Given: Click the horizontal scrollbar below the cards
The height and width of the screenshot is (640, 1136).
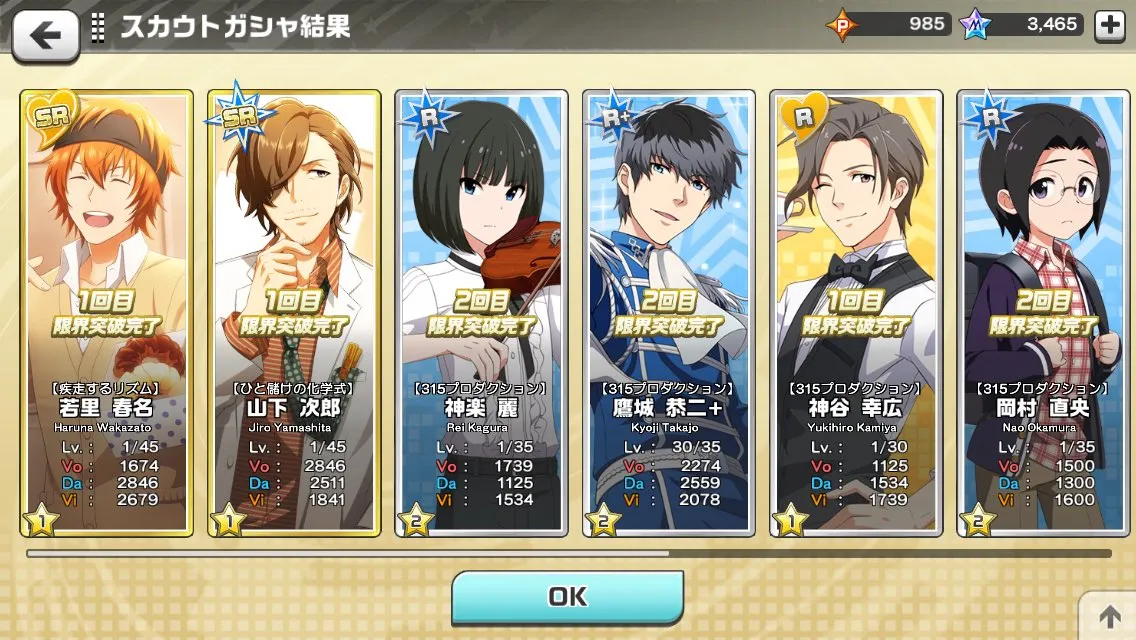Looking at the screenshot, I should coord(348,552).
